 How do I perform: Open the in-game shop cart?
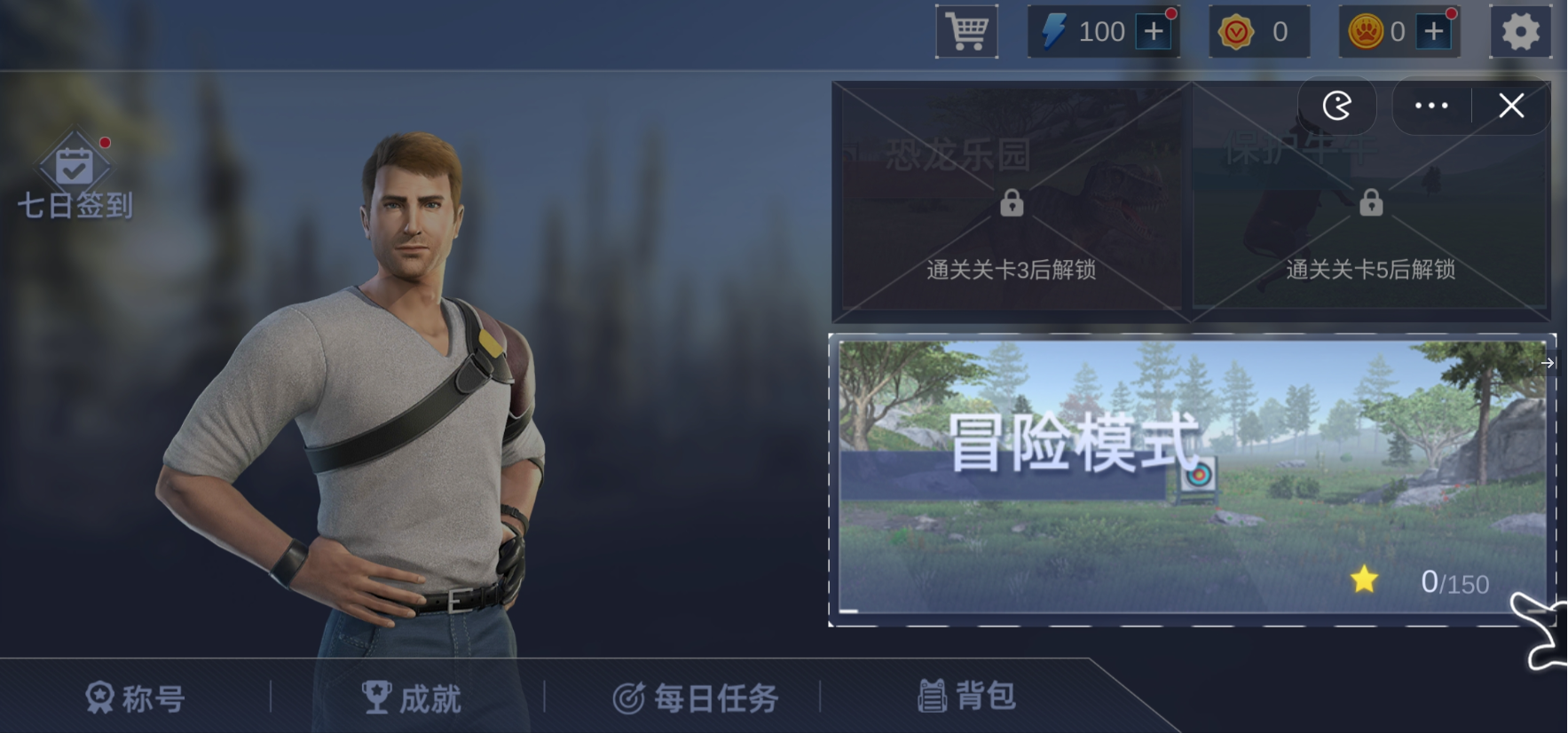[966, 30]
